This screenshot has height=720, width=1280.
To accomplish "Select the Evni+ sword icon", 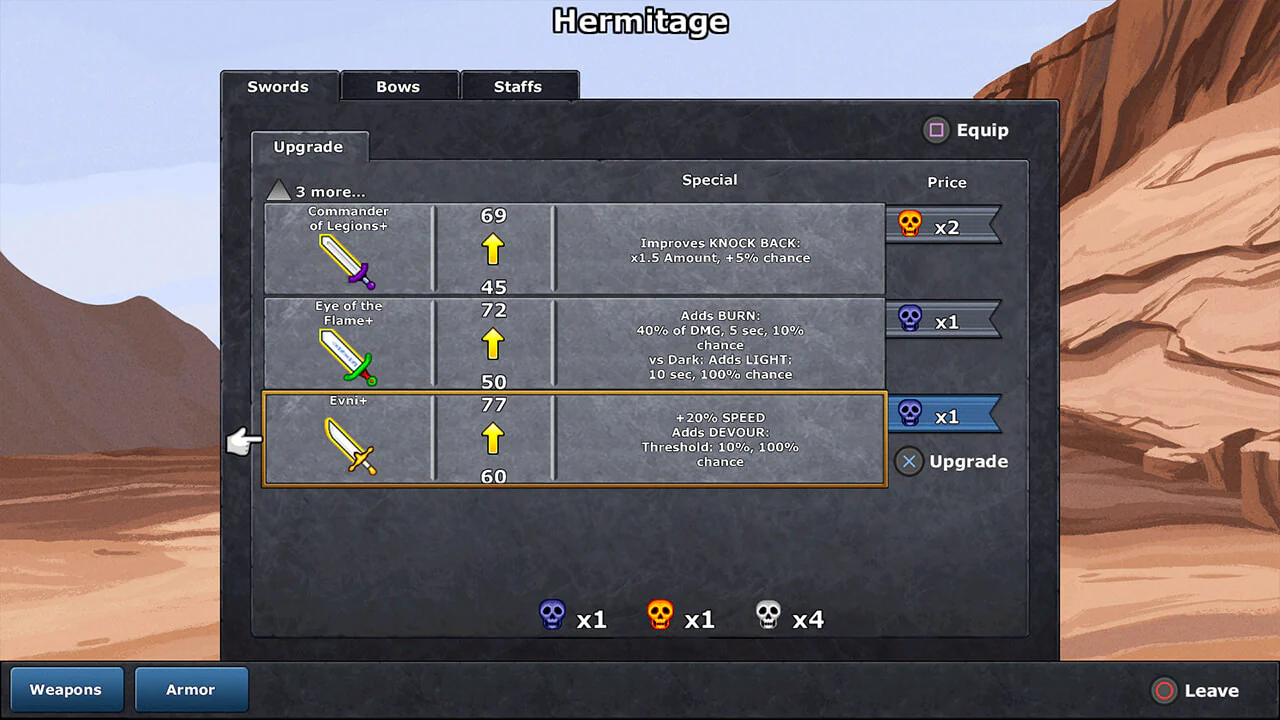I will tap(348, 445).
